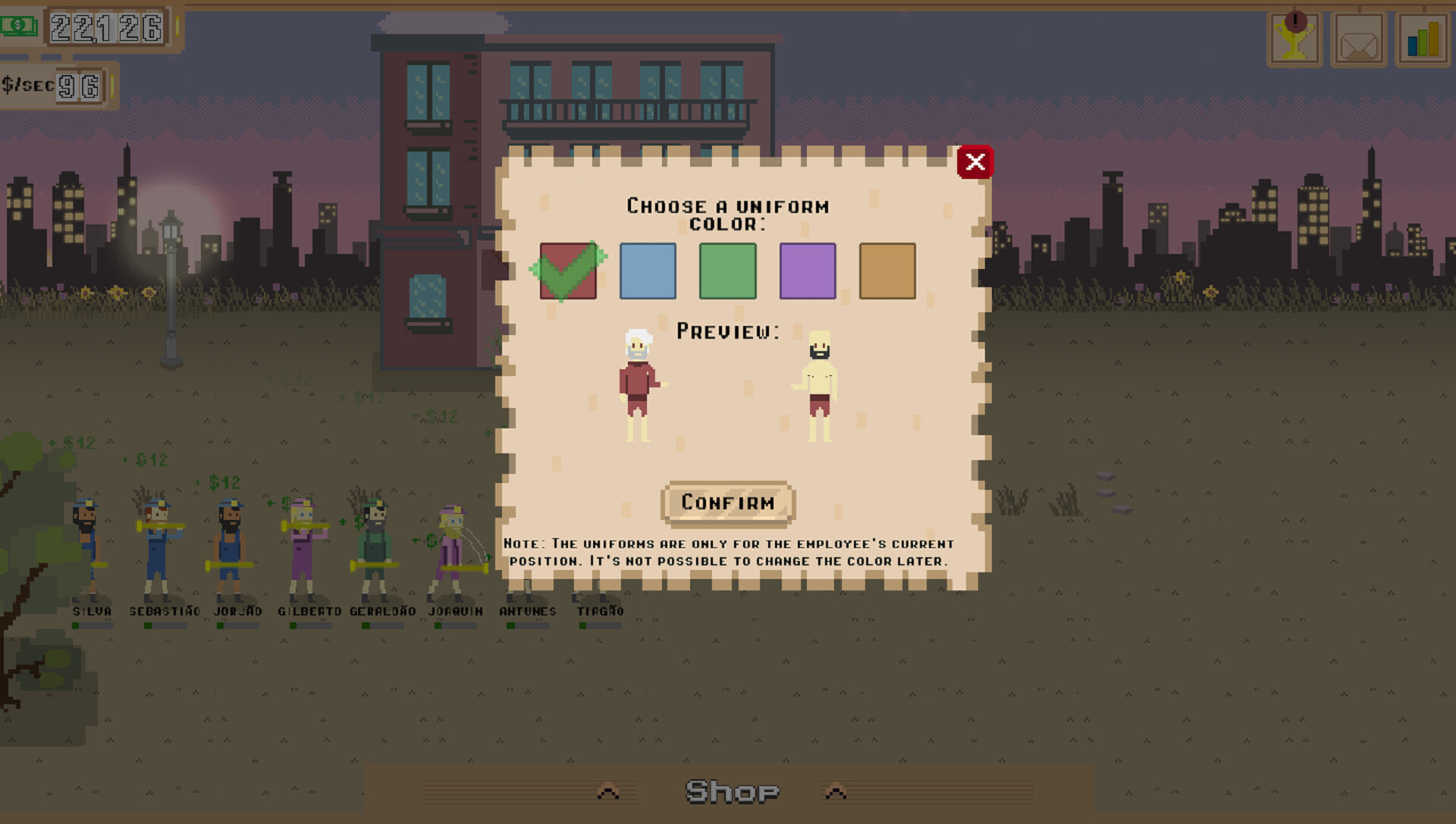This screenshot has height=824, width=1456.
Task: Click Joaquin's green status bar
Action: tap(438, 626)
